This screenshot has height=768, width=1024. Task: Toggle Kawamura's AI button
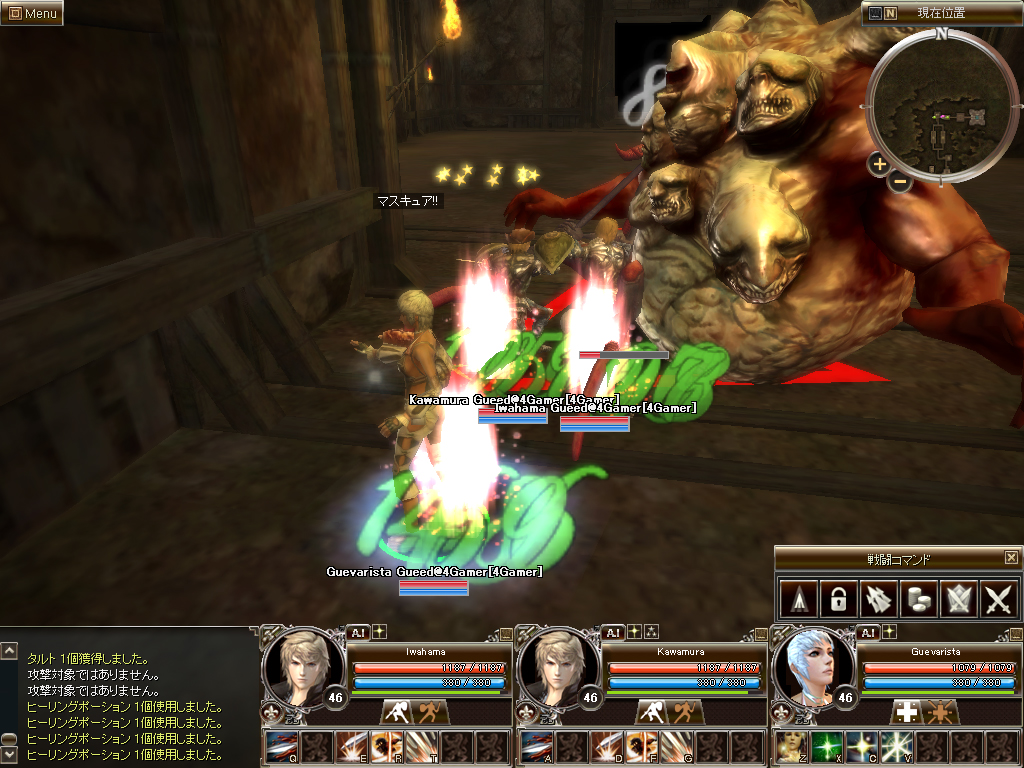[x=612, y=632]
